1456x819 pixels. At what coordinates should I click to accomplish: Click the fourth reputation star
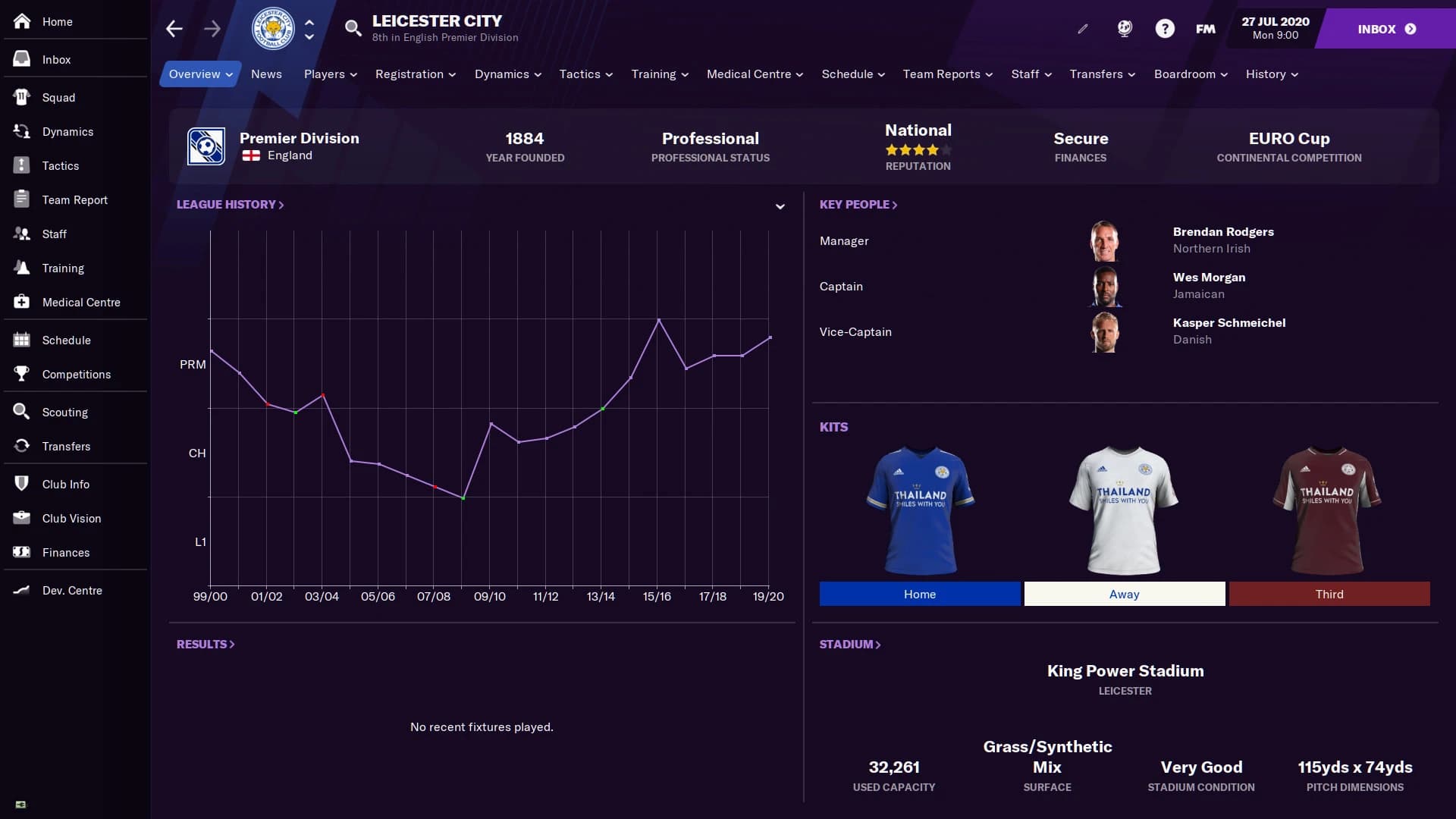click(933, 149)
